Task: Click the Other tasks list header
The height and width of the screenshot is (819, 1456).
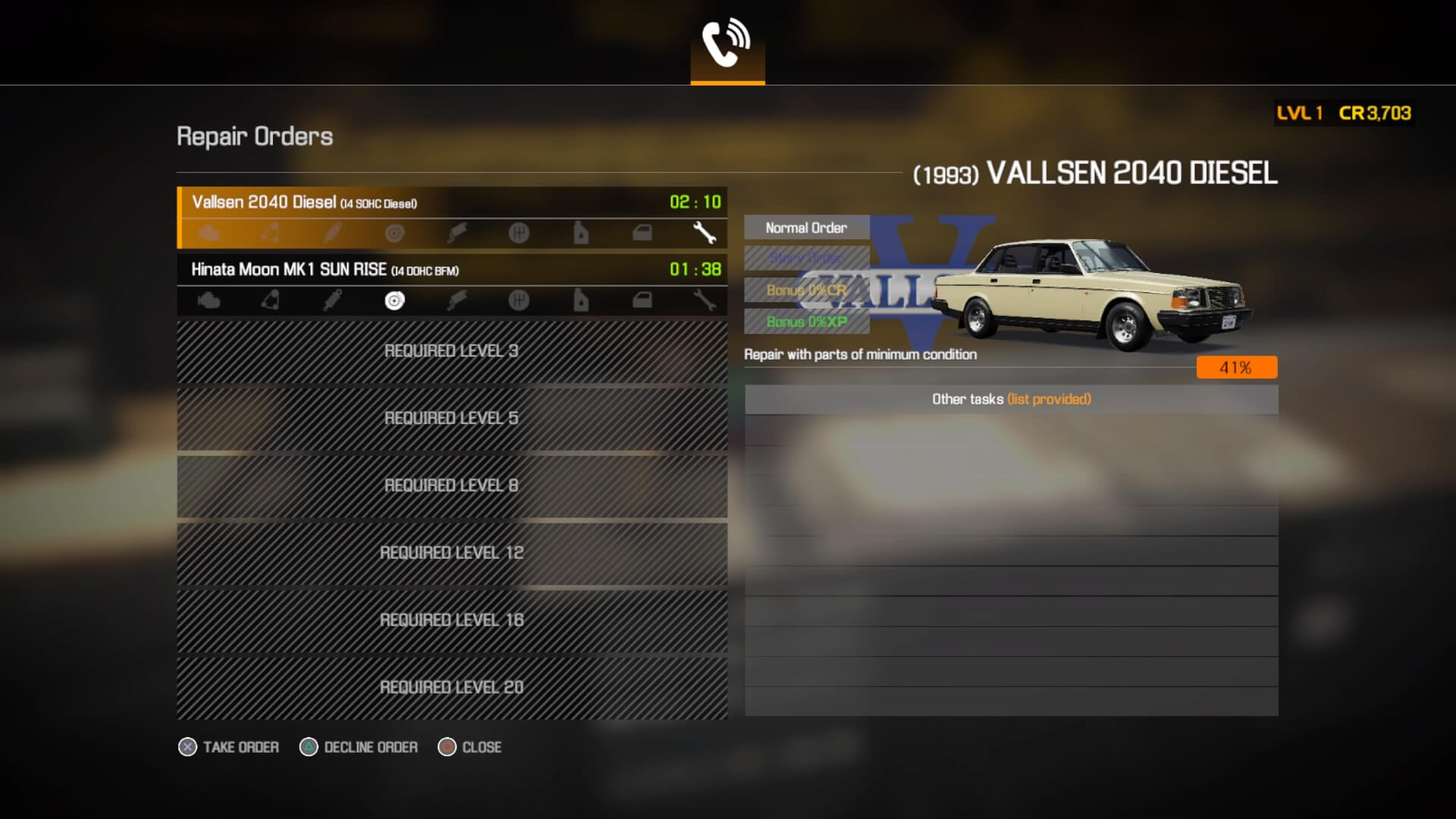Action: (x=1011, y=400)
